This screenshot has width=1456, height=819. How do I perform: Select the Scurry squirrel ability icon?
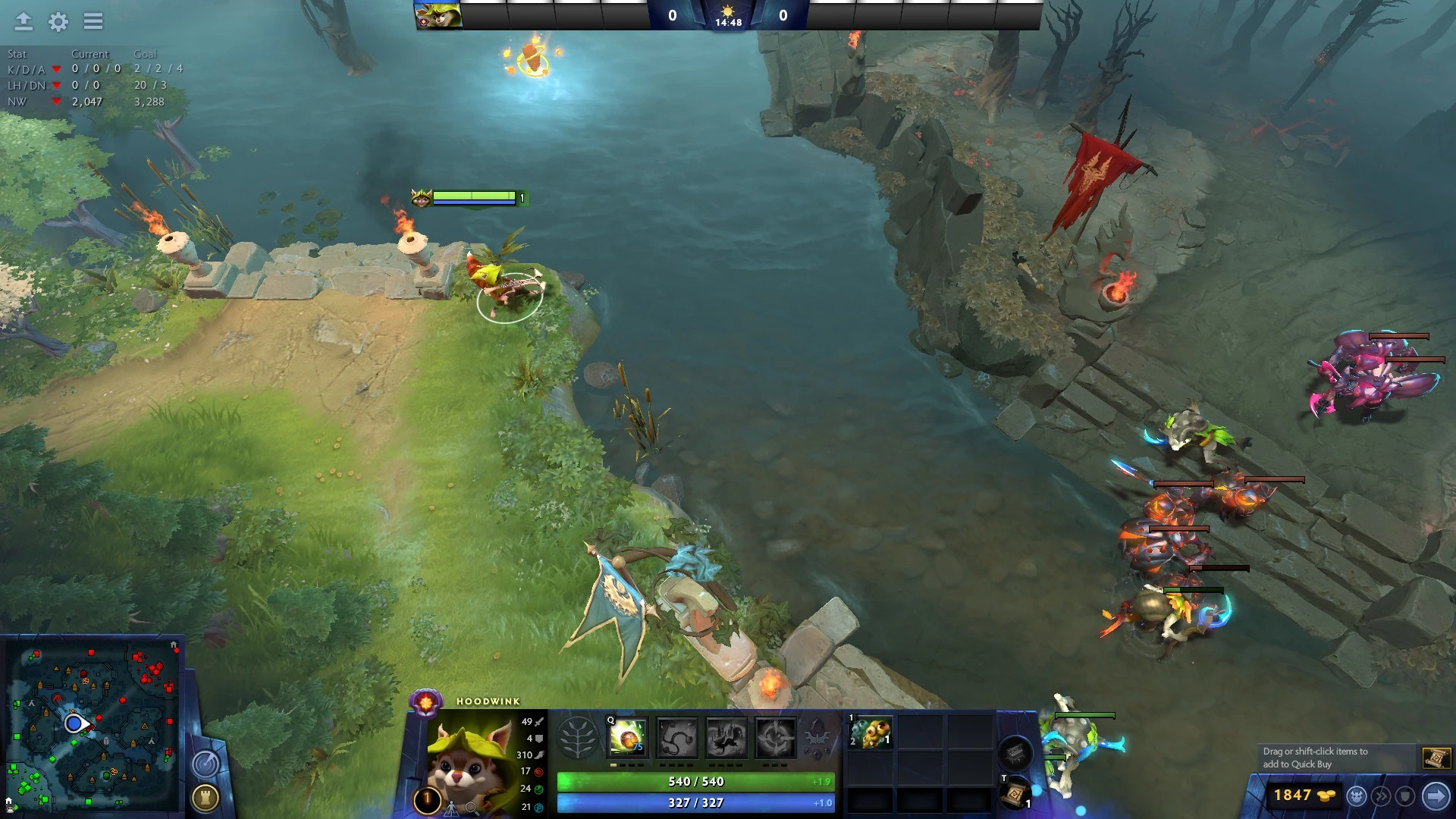point(726,737)
